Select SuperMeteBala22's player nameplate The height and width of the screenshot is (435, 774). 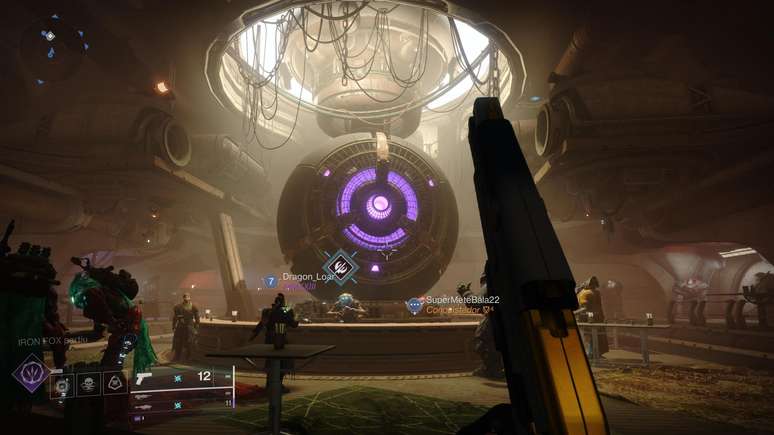click(x=461, y=300)
